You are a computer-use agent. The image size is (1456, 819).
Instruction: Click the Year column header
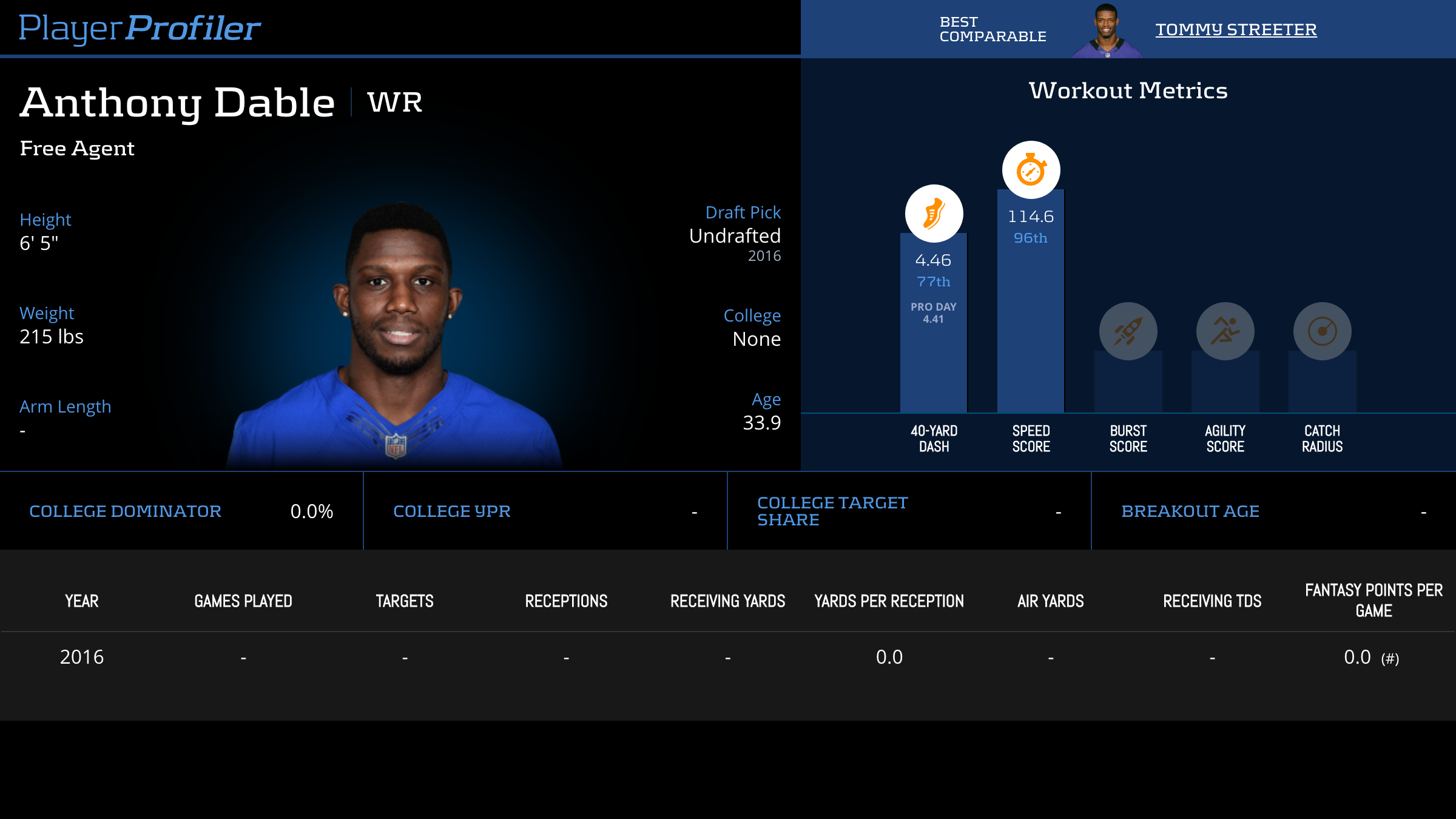coord(82,601)
